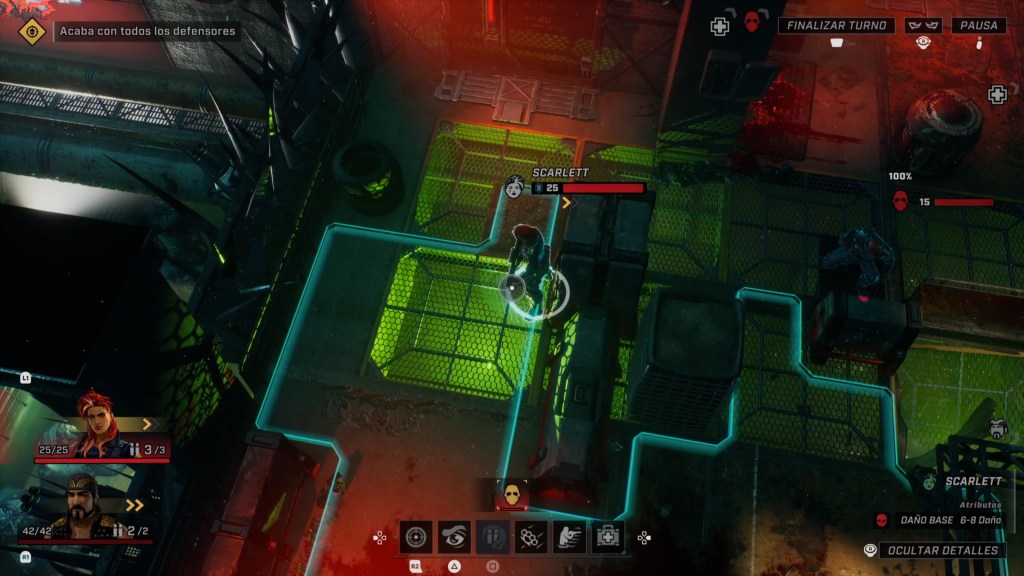Open the Pausa menu
1024x576 pixels.
(978, 26)
